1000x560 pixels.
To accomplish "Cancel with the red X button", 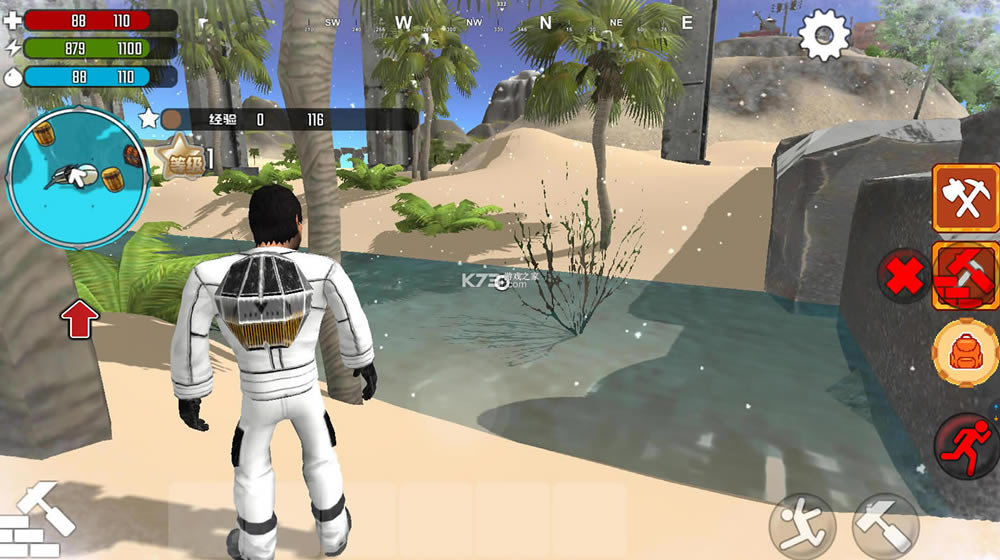I will click(905, 276).
